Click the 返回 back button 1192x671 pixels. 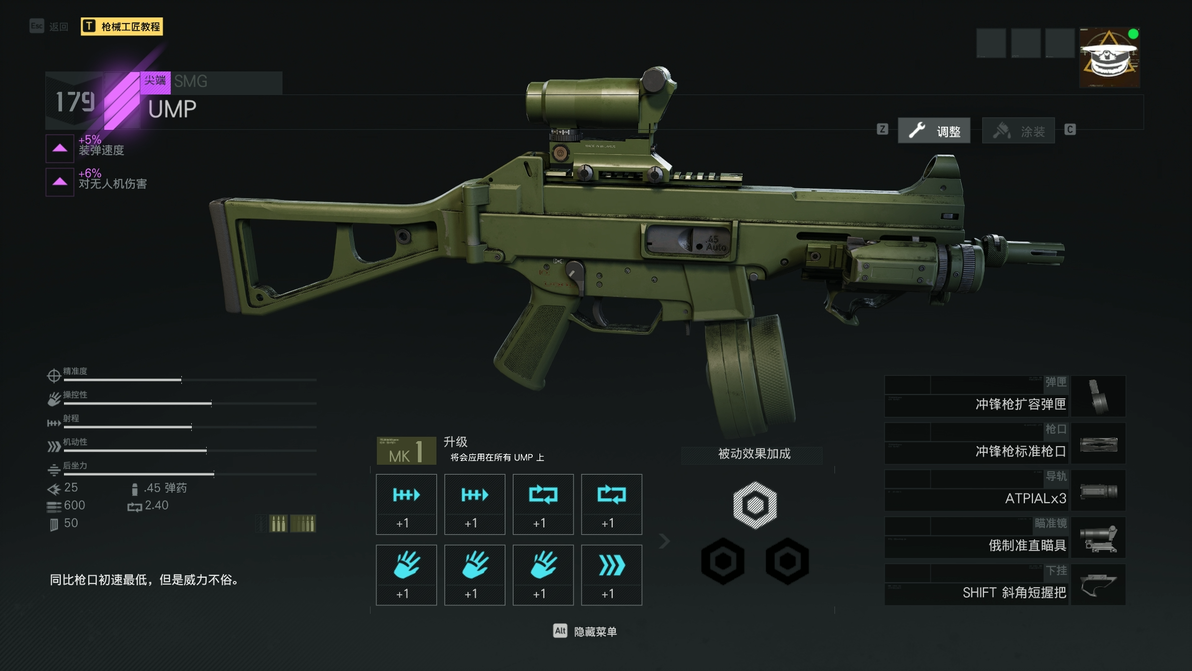point(50,27)
